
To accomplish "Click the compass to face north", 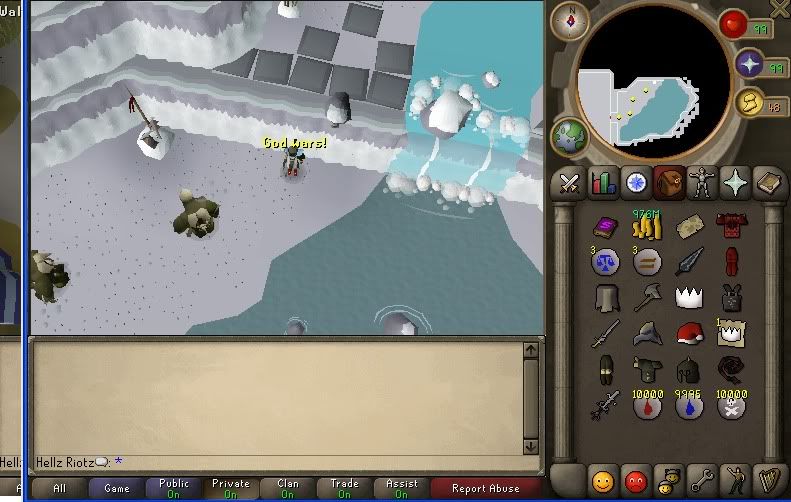I will 573,20.
